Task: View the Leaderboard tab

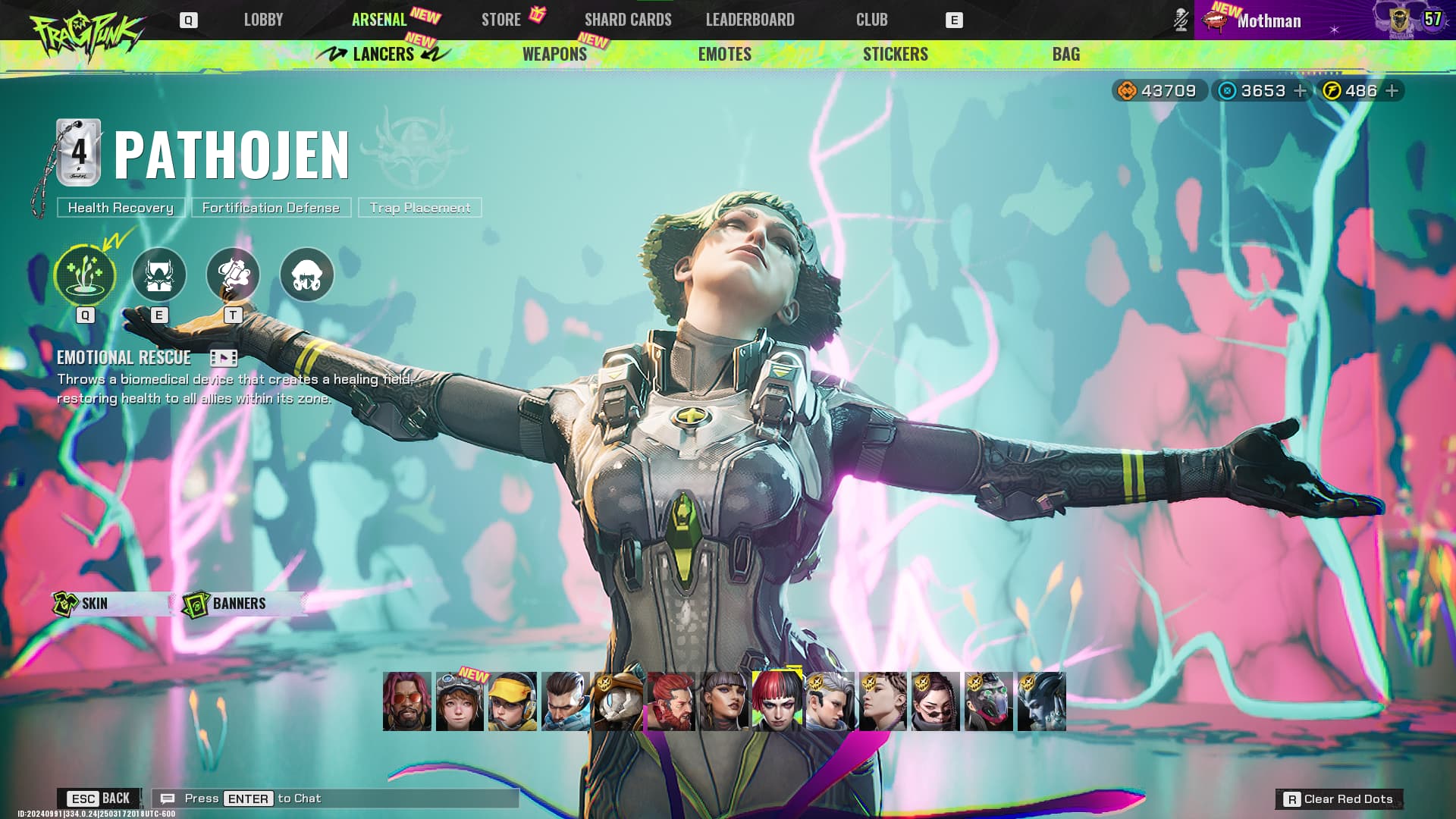Action: click(x=750, y=20)
